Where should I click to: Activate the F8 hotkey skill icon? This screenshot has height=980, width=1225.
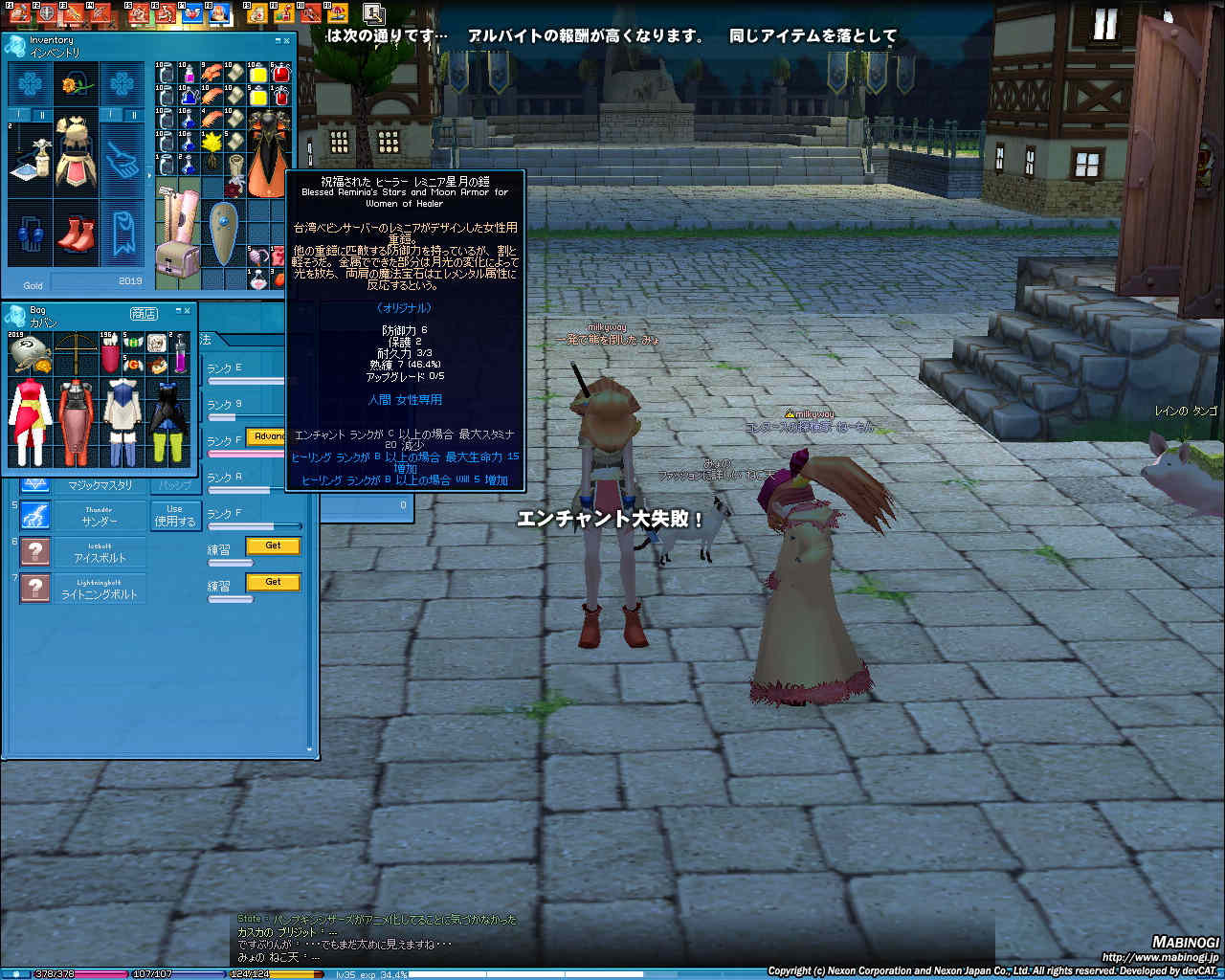coord(219,13)
